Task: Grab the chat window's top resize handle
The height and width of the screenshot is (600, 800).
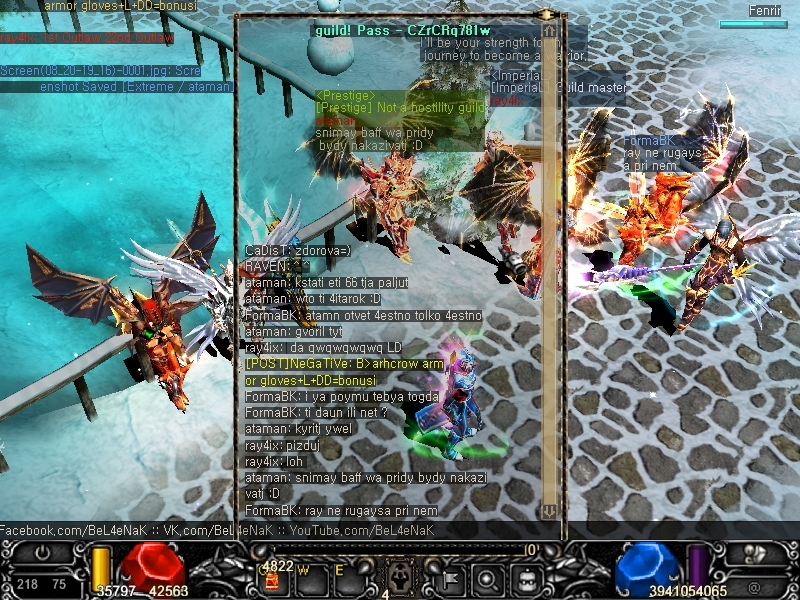Action: click(548, 15)
